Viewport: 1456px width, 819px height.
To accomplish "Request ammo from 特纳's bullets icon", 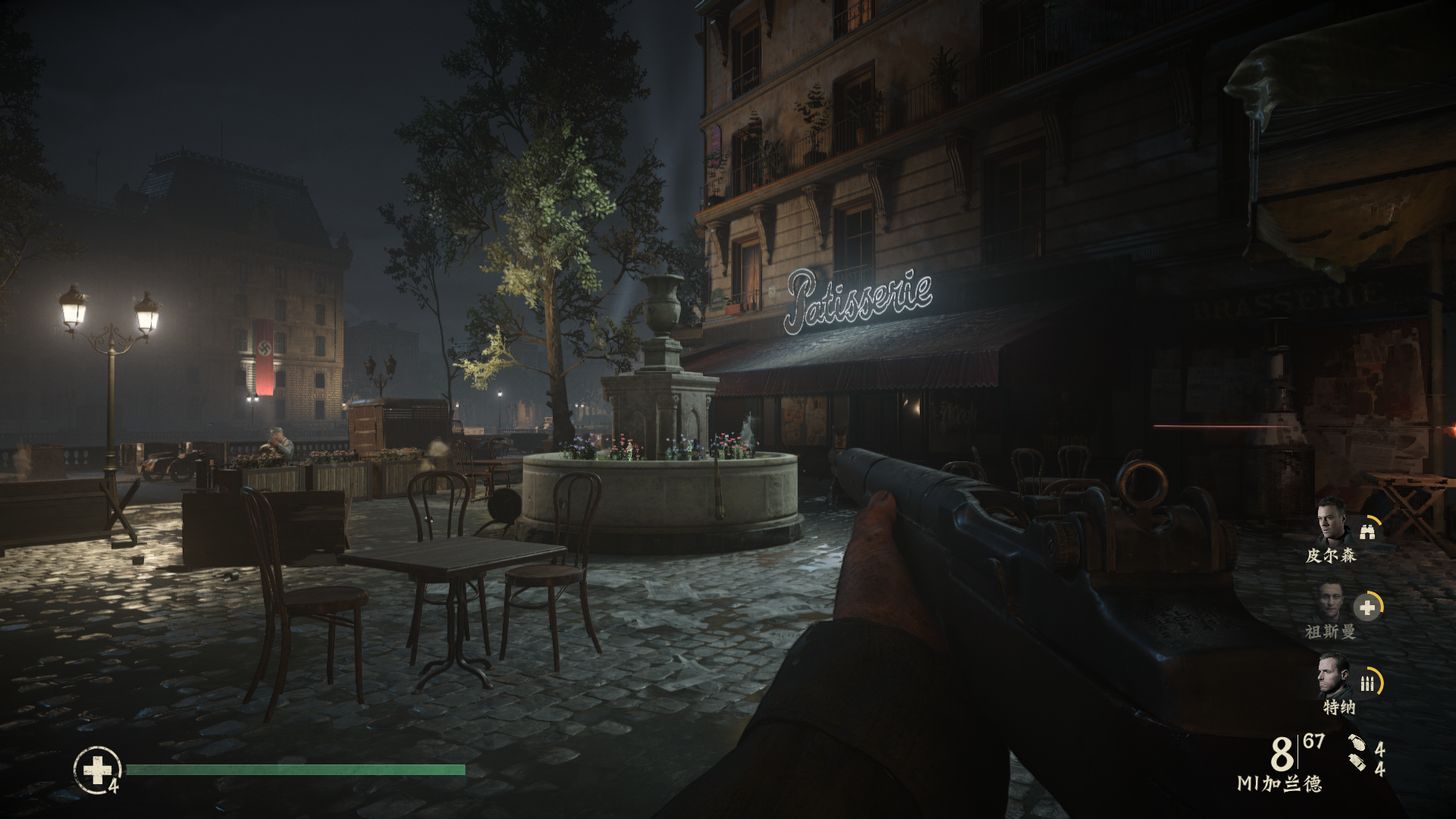I will coord(1367,683).
